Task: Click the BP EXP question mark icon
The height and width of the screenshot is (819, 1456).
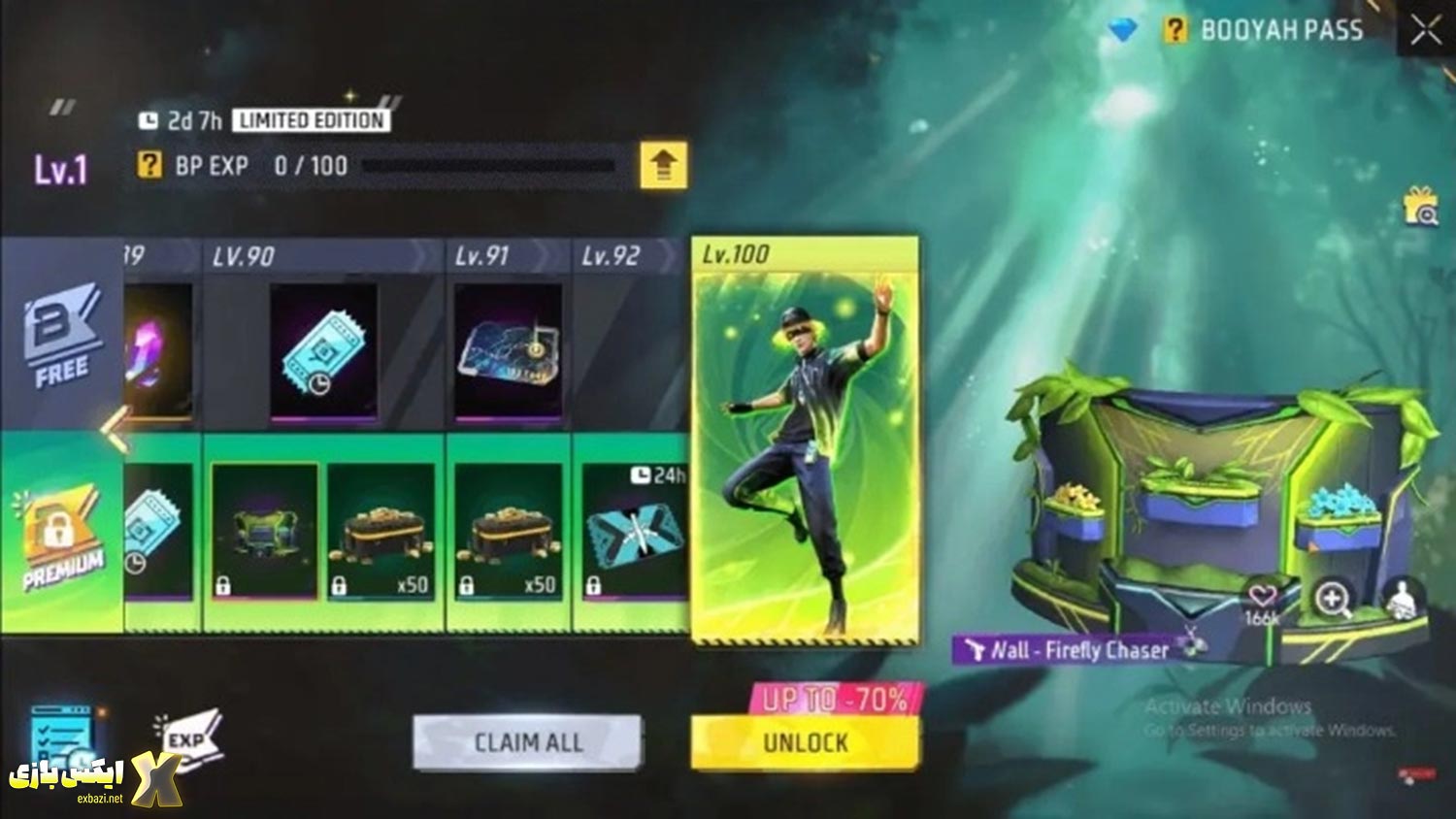Action: [149, 165]
